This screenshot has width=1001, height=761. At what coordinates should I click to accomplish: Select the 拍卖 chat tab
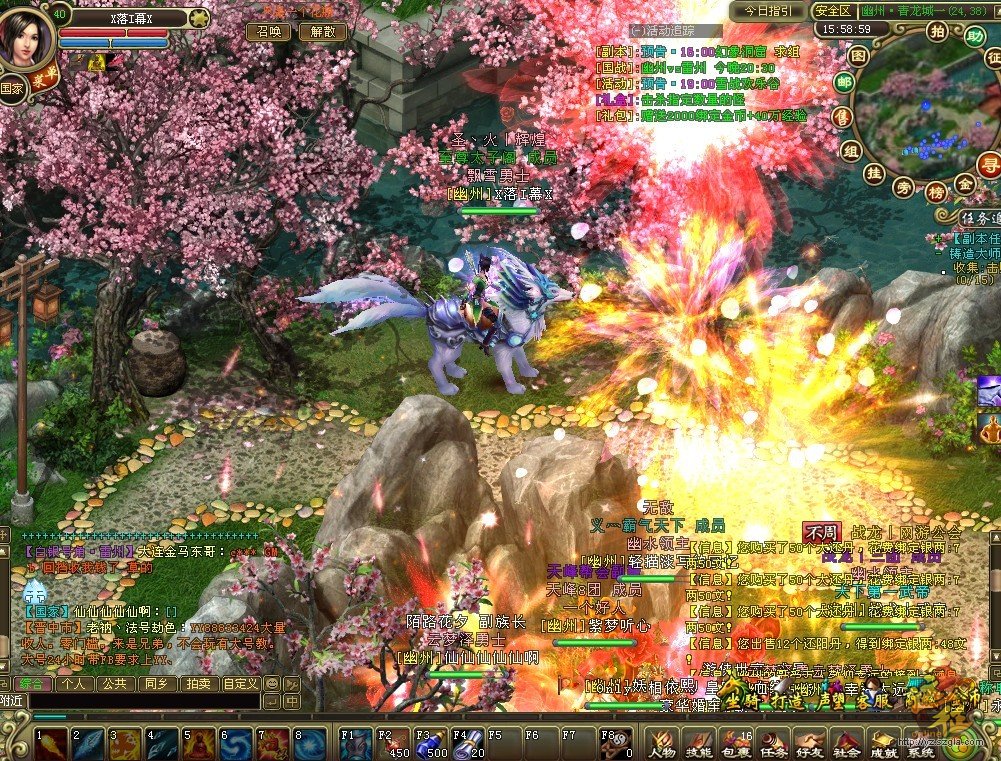pos(197,684)
